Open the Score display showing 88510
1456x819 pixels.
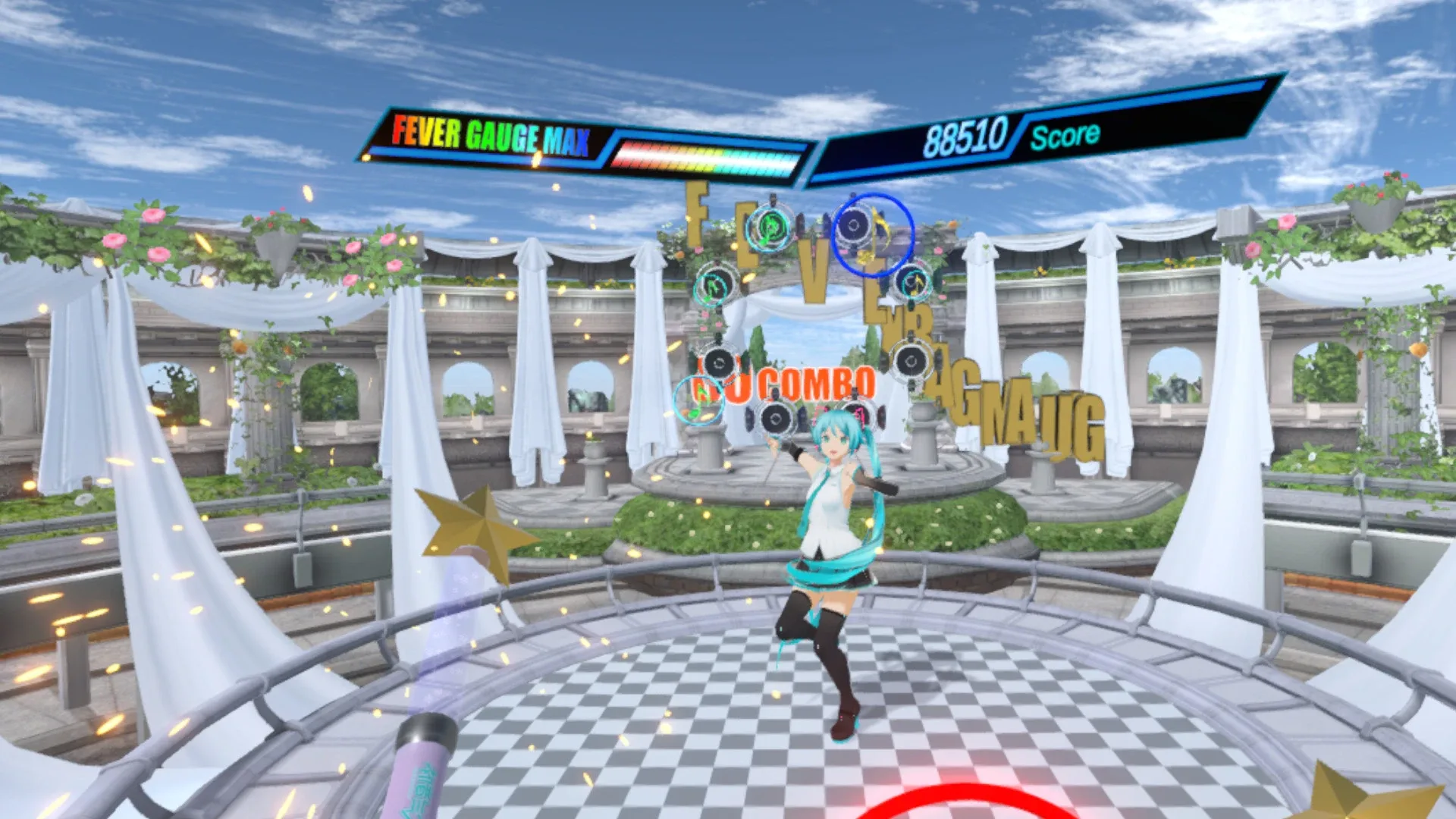[967, 136]
